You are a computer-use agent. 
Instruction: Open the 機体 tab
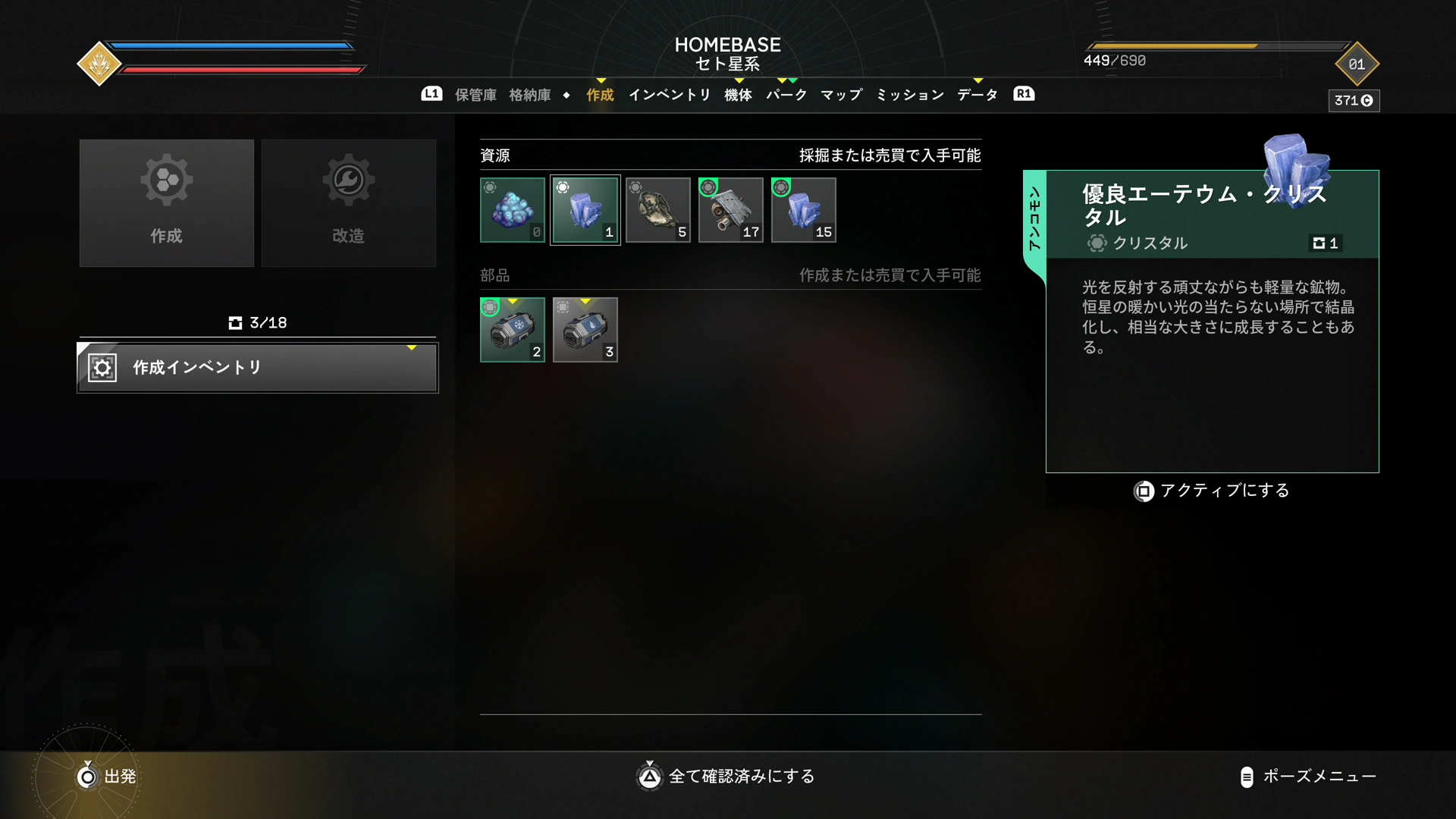pyautogui.click(x=738, y=95)
